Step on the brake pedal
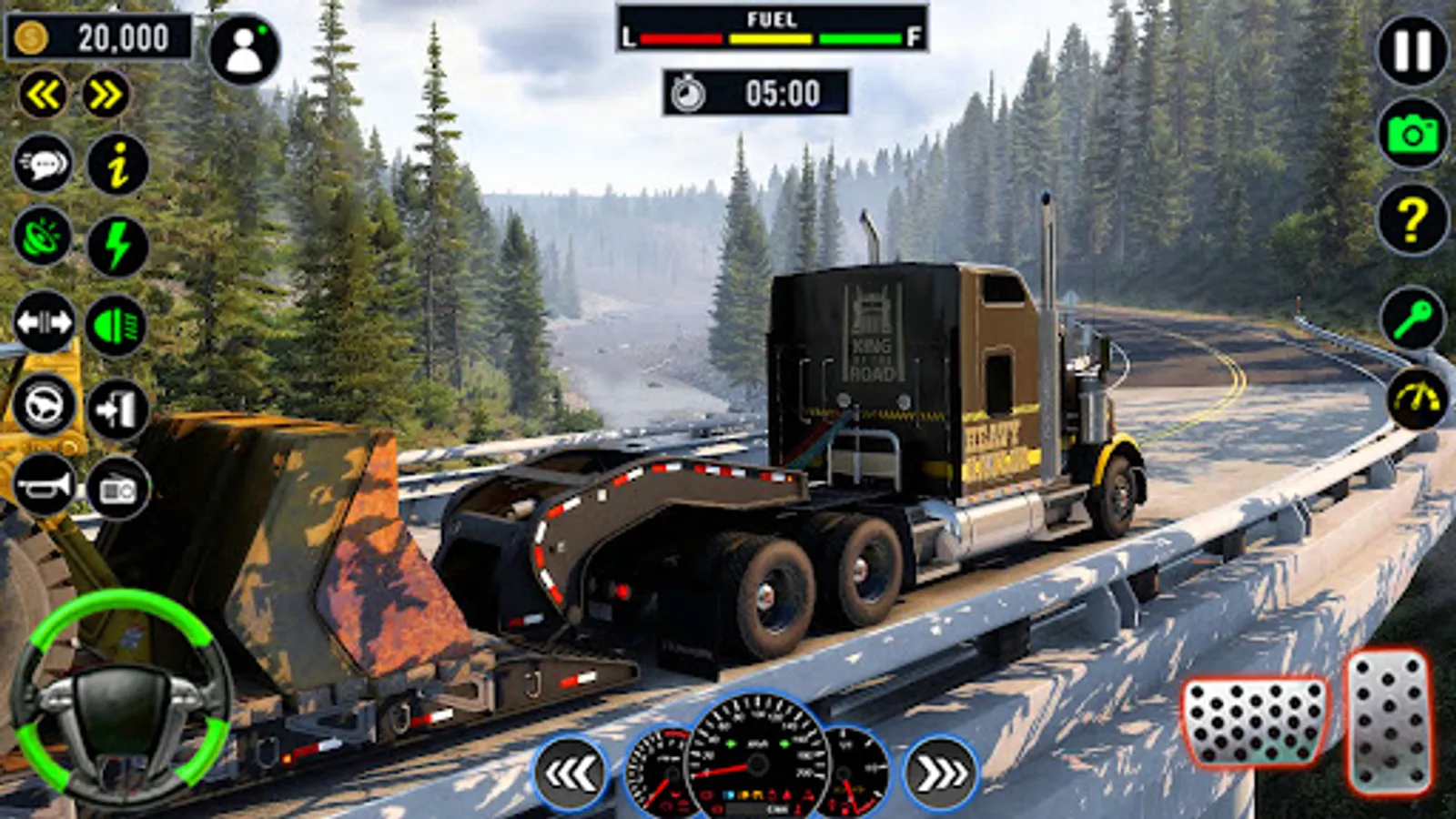This screenshot has width=1456, height=819. [1255, 723]
